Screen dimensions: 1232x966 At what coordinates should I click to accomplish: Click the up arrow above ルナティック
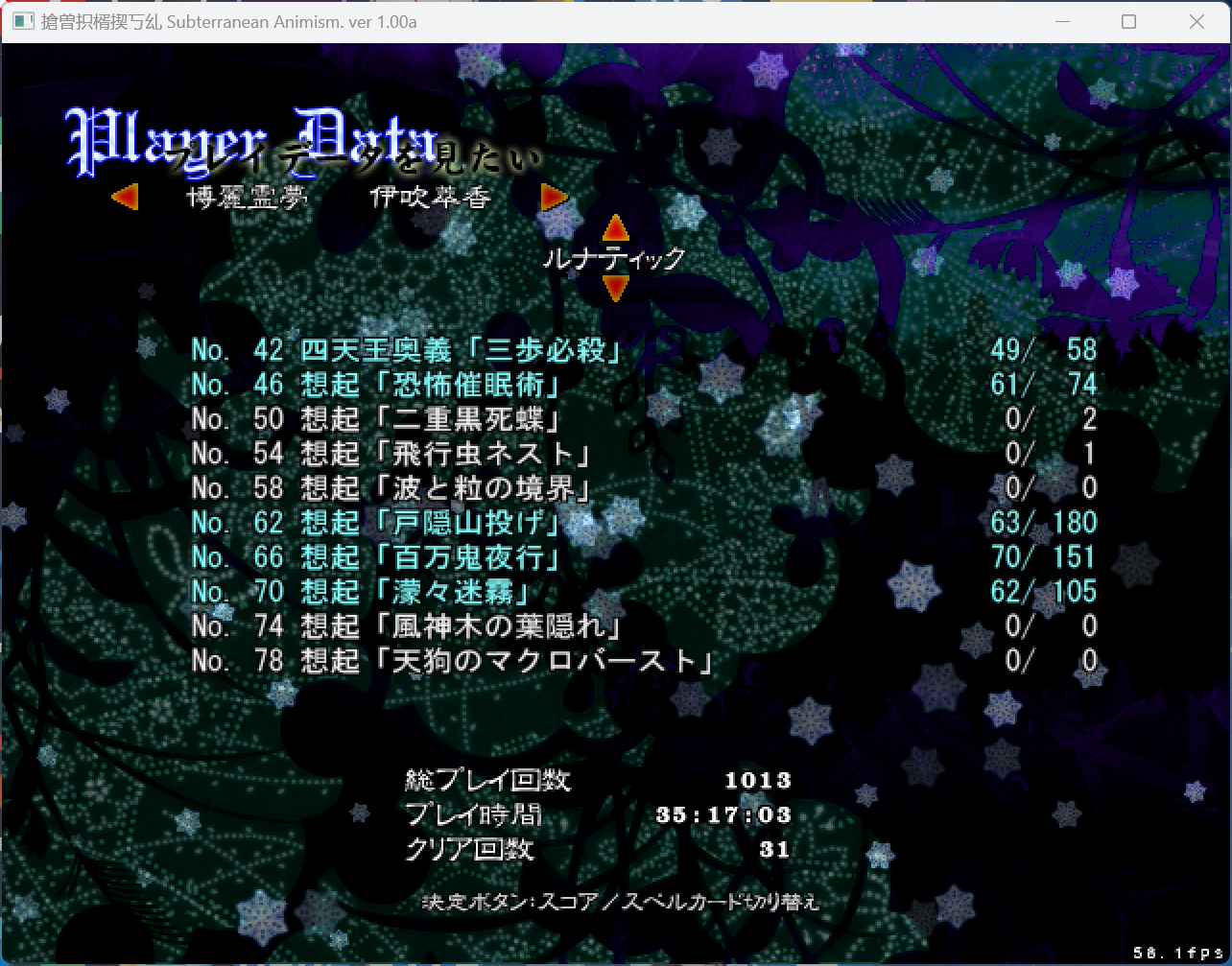click(x=615, y=228)
